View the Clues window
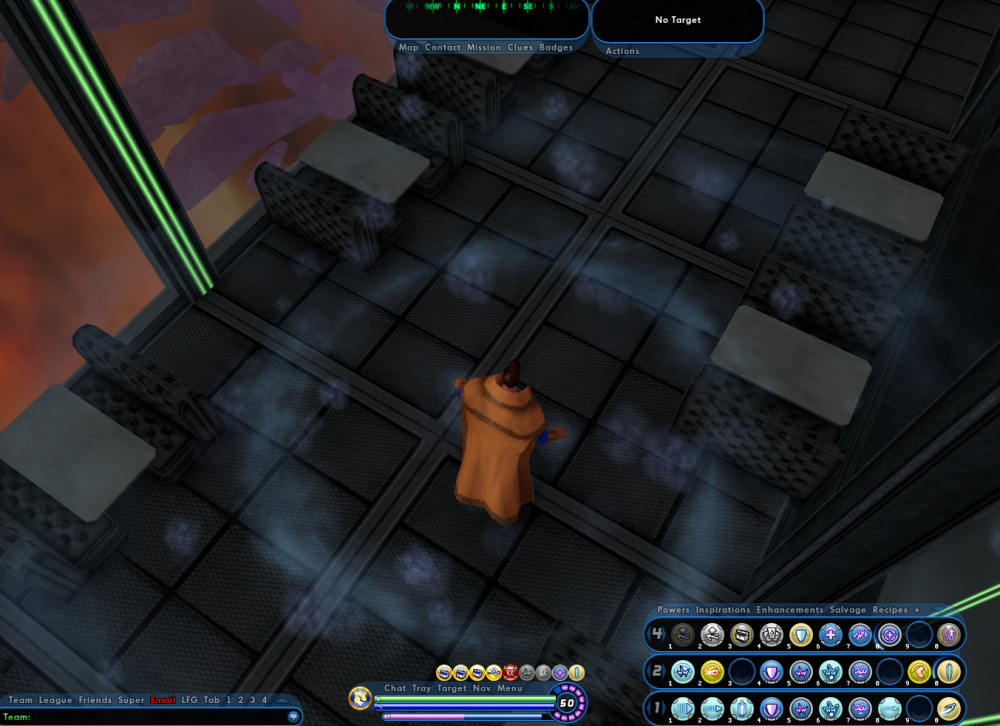This screenshot has width=1000, height=726. 520,48
